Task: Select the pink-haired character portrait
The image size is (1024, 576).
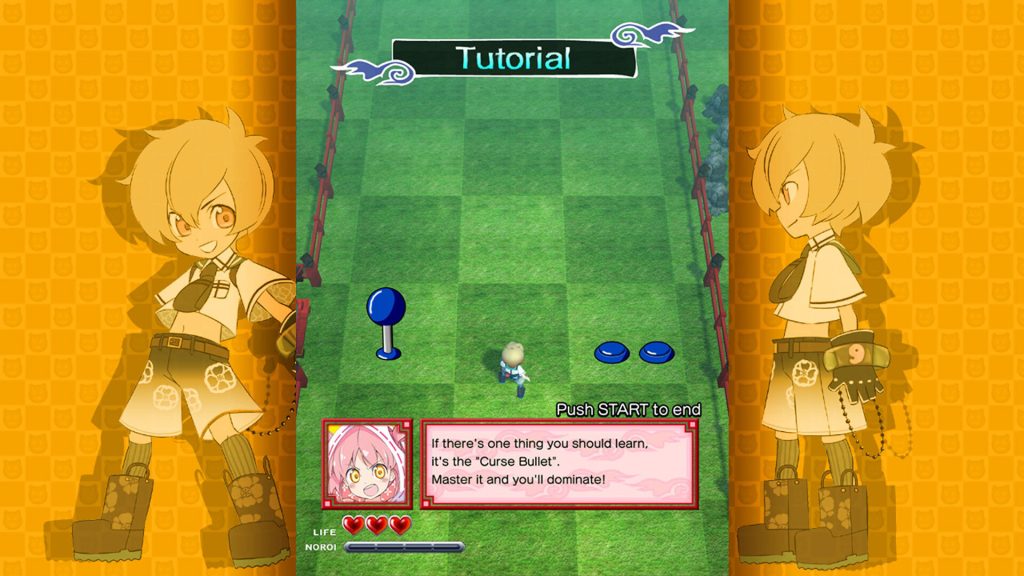Action: pyautogui.click(x=367, y=463)
